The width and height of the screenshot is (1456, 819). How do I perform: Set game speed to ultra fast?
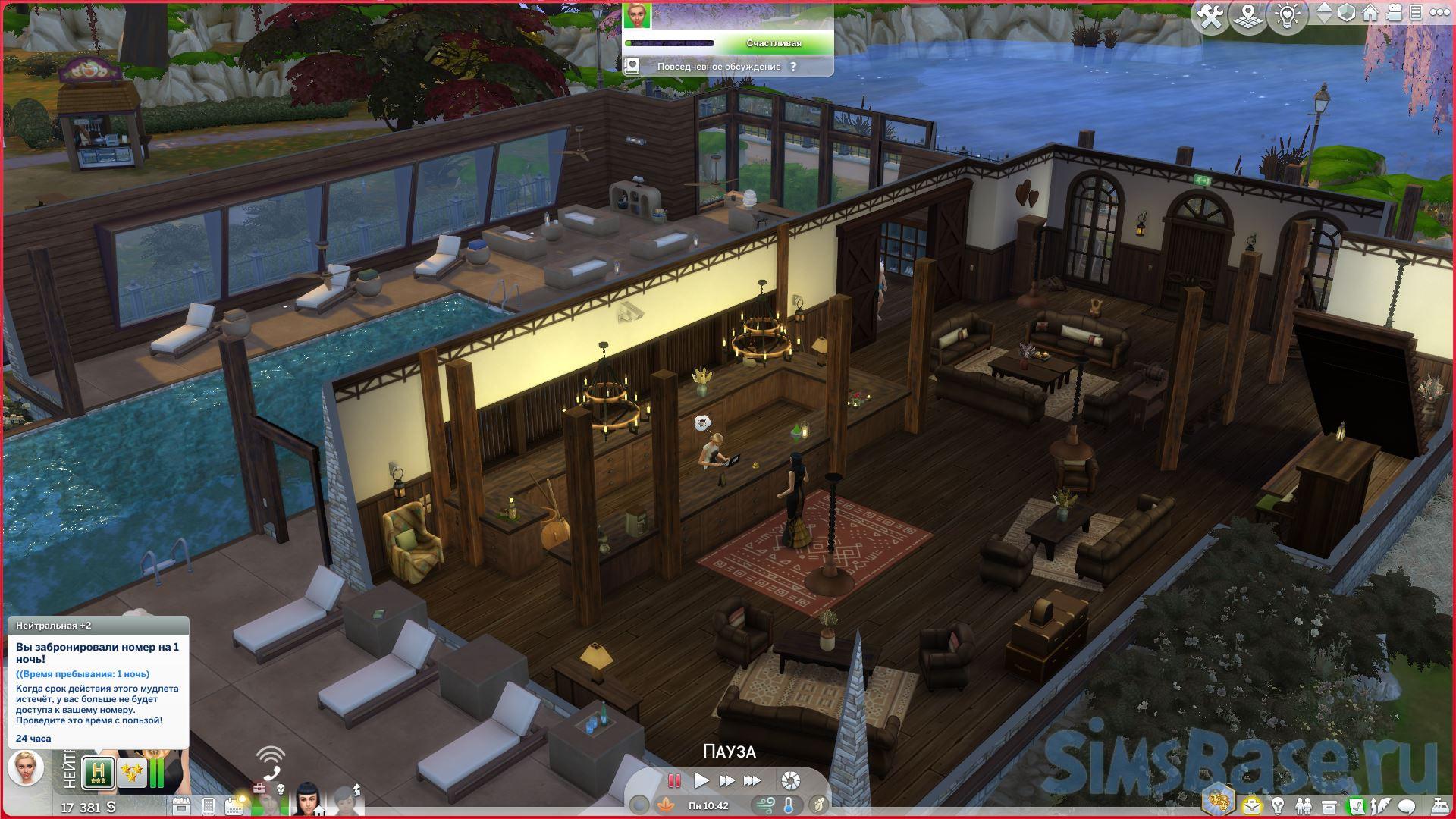tap(752, 780)
